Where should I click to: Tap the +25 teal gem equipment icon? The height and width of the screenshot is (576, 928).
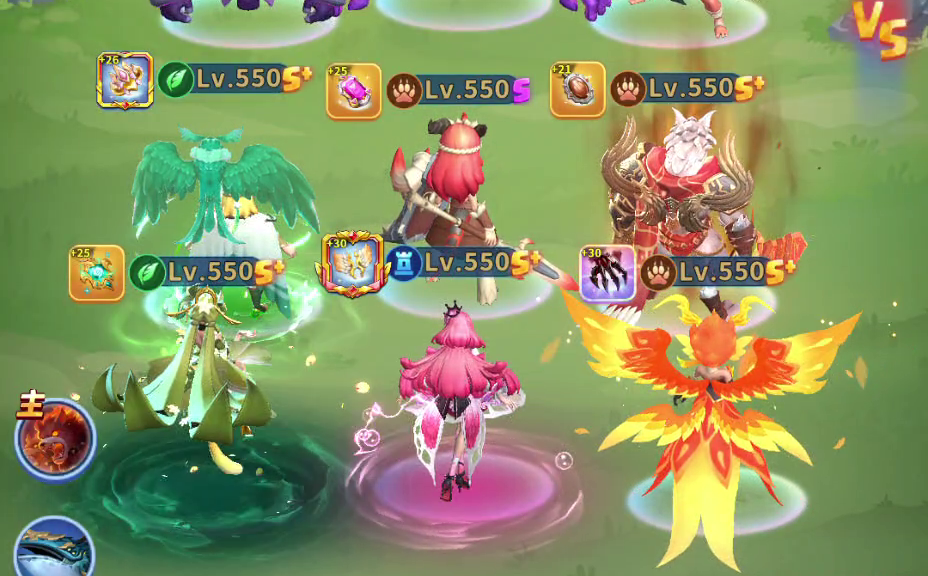97,273
